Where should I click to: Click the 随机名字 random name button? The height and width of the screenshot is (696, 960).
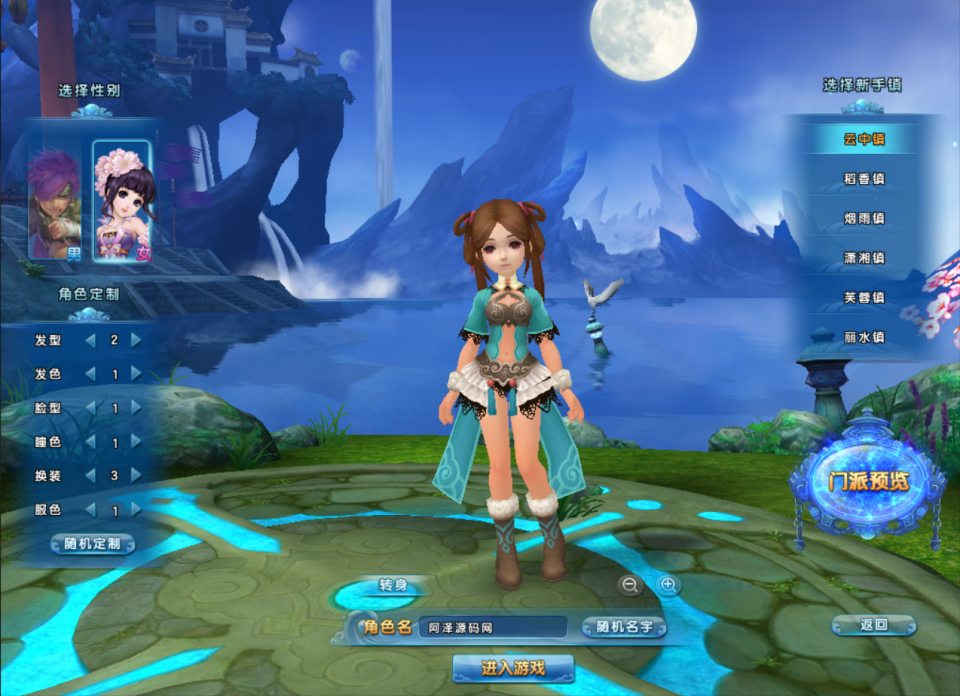624,628
